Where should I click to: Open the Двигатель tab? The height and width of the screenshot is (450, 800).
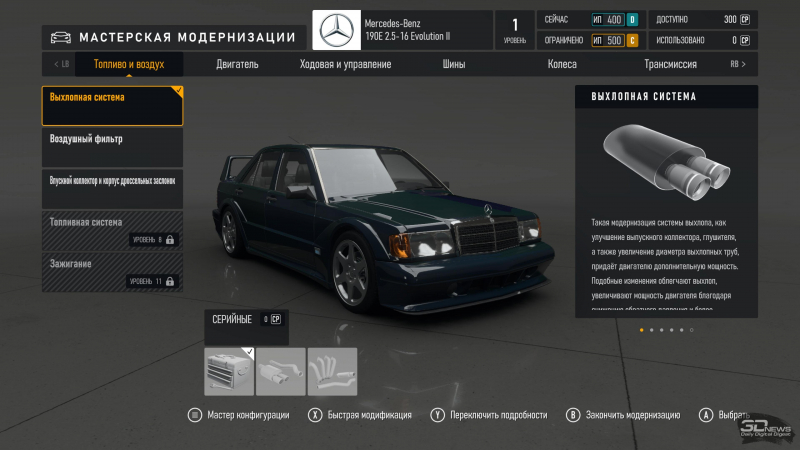pyautogui.click(x=237, y=64)
